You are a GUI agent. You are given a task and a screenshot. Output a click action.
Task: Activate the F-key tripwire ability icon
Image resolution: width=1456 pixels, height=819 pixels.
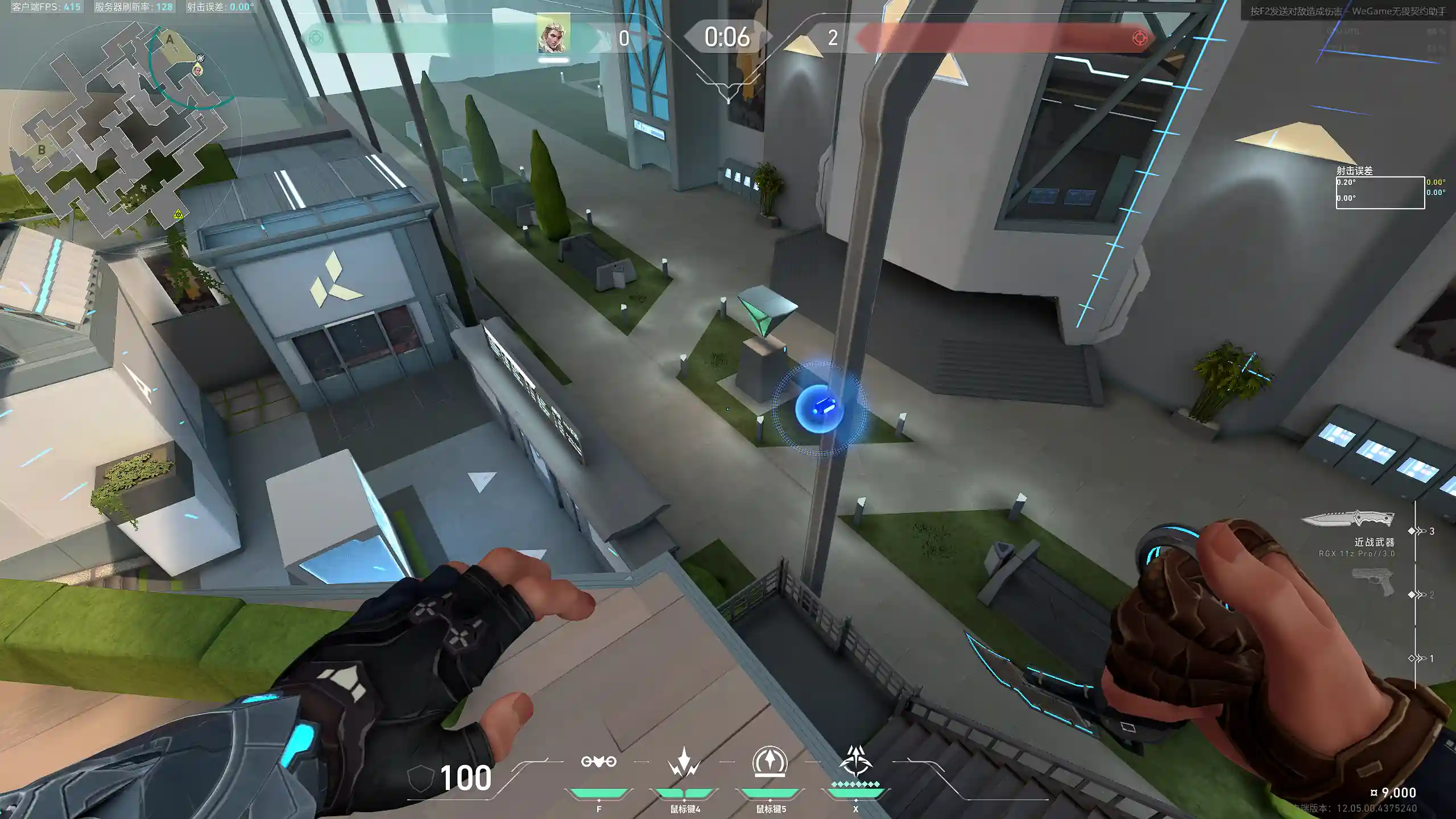598,762
